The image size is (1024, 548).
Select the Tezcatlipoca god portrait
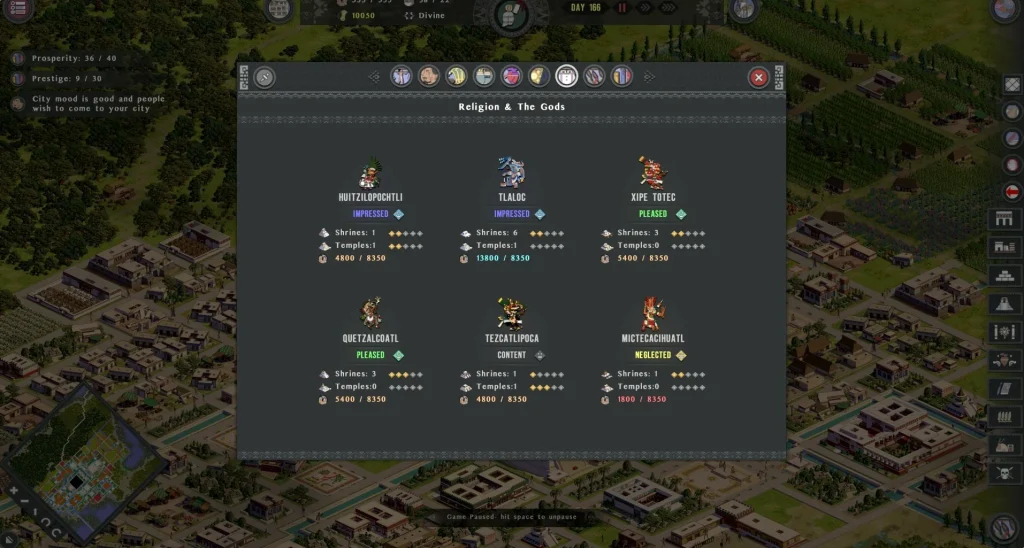511,314
